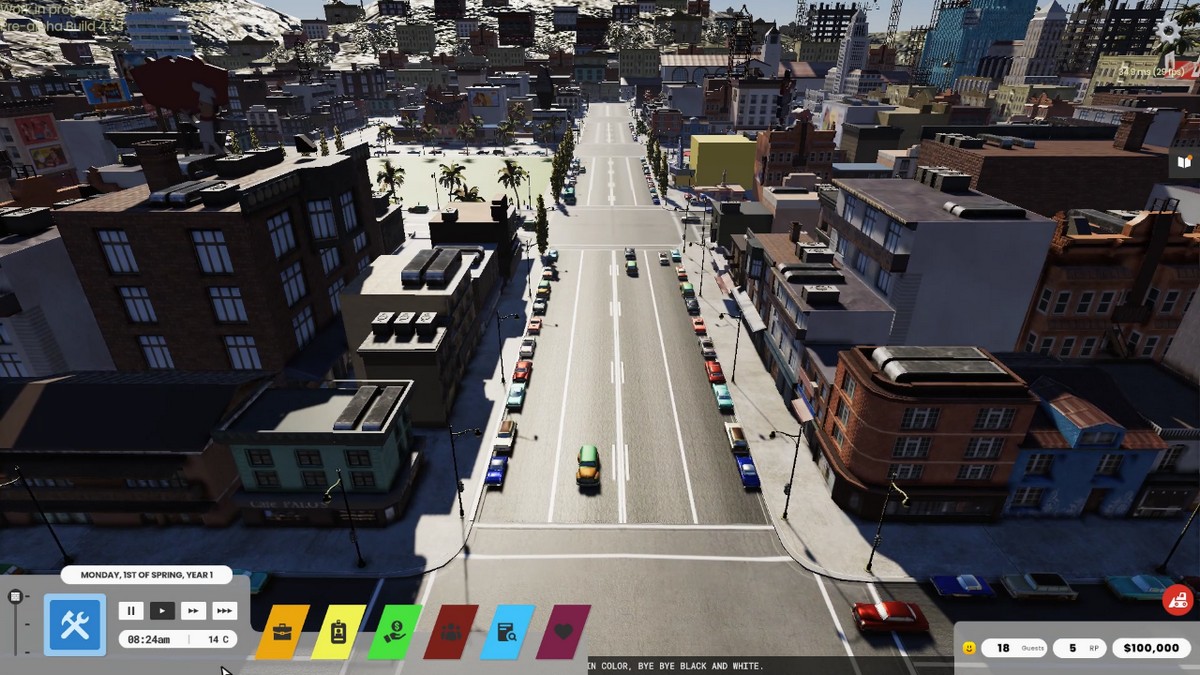Open the blue document search tab
1200x675 pixels.
click(x=507, y=632)
